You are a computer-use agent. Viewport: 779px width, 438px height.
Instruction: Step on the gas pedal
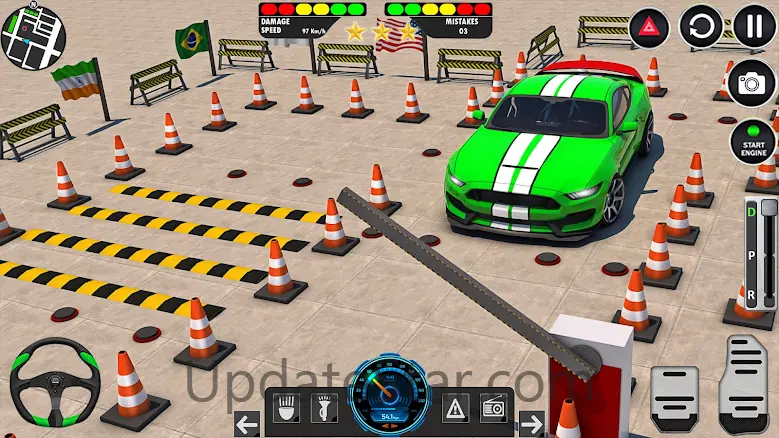coord(745,383)
